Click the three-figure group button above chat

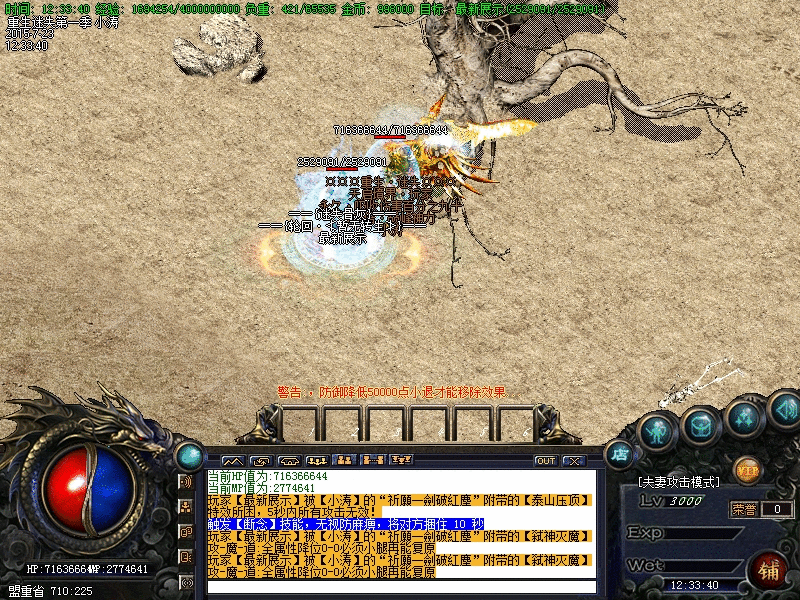317,461
